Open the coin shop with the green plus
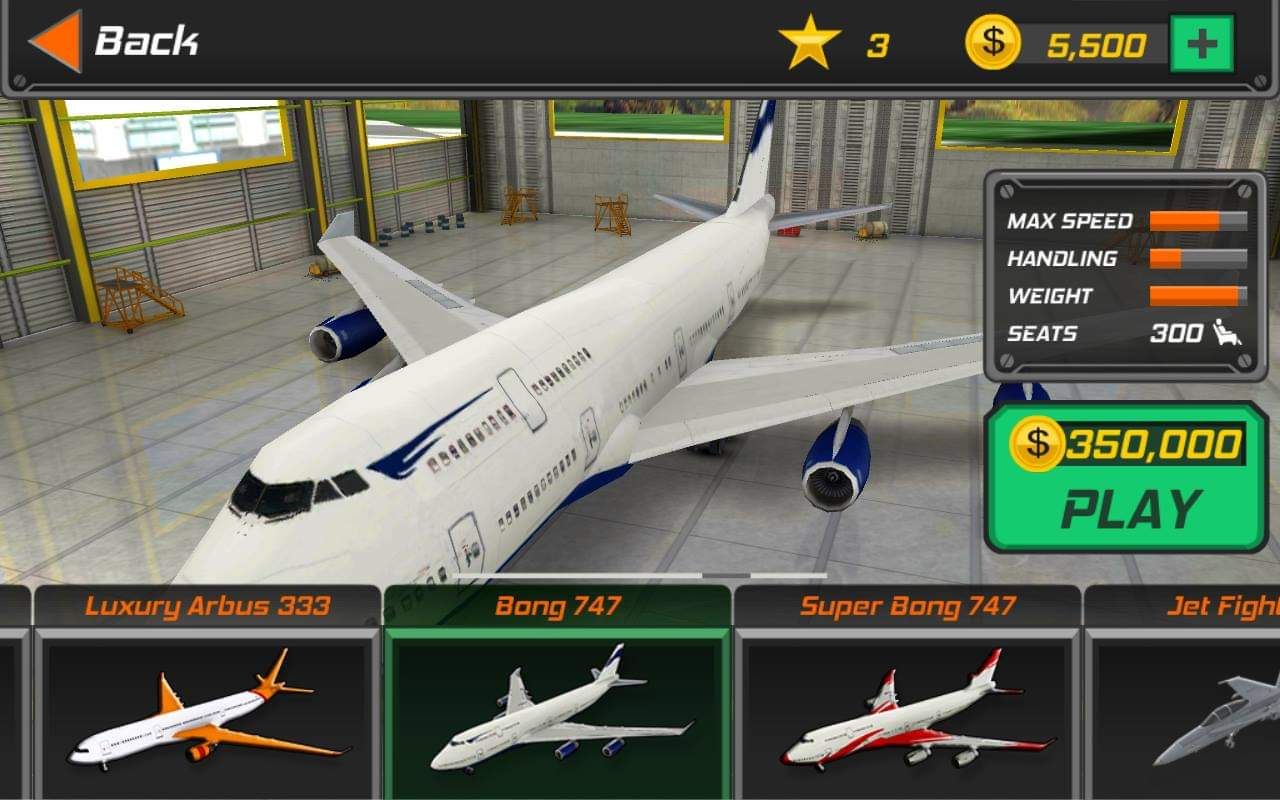The width and height of the screenshot is (1280, 800). pyautogui.click(x=1201, y=44)
